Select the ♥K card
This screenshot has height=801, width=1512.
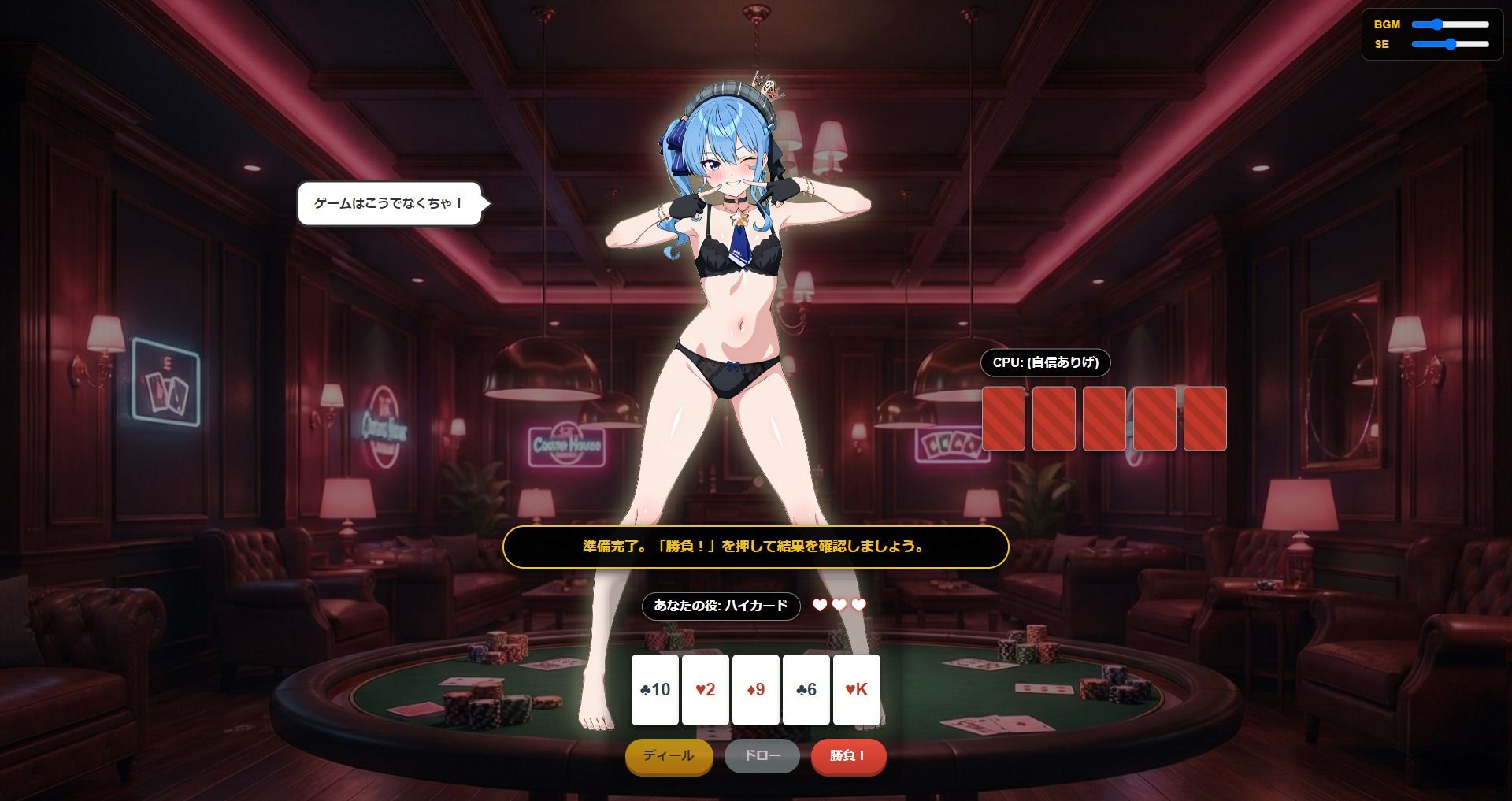[856, 690]
